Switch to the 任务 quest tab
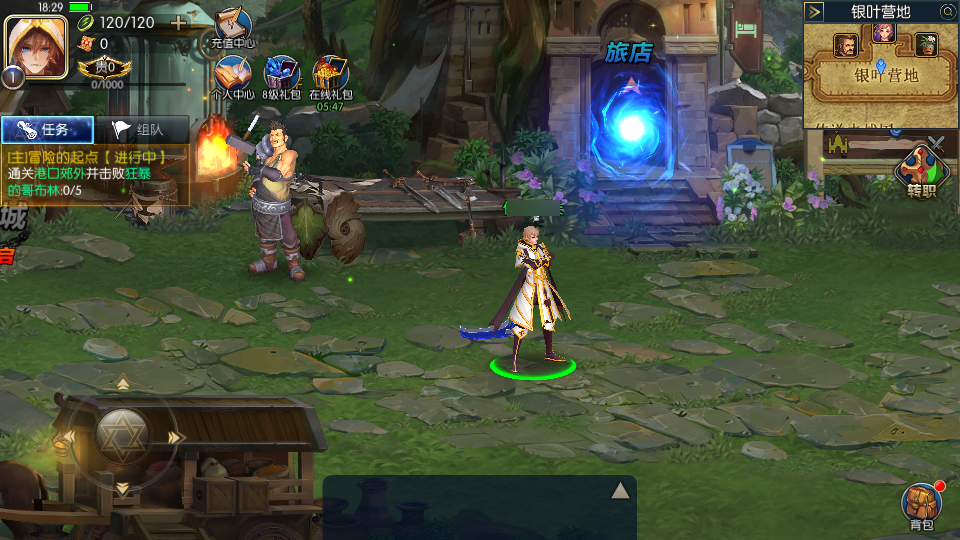This screenshot has height=540, width=960. [48, 129]
